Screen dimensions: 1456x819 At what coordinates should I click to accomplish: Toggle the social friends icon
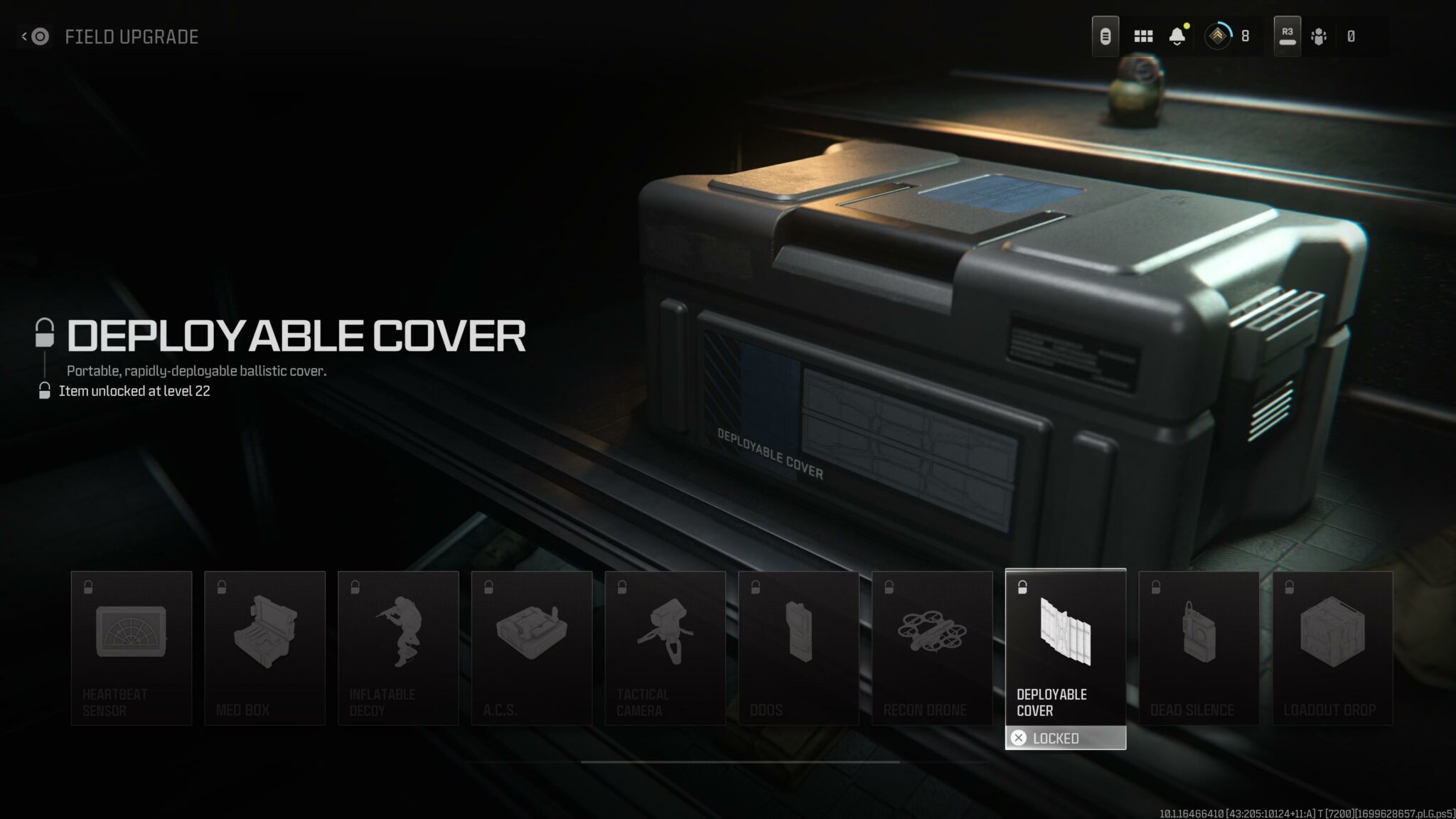1320,36
